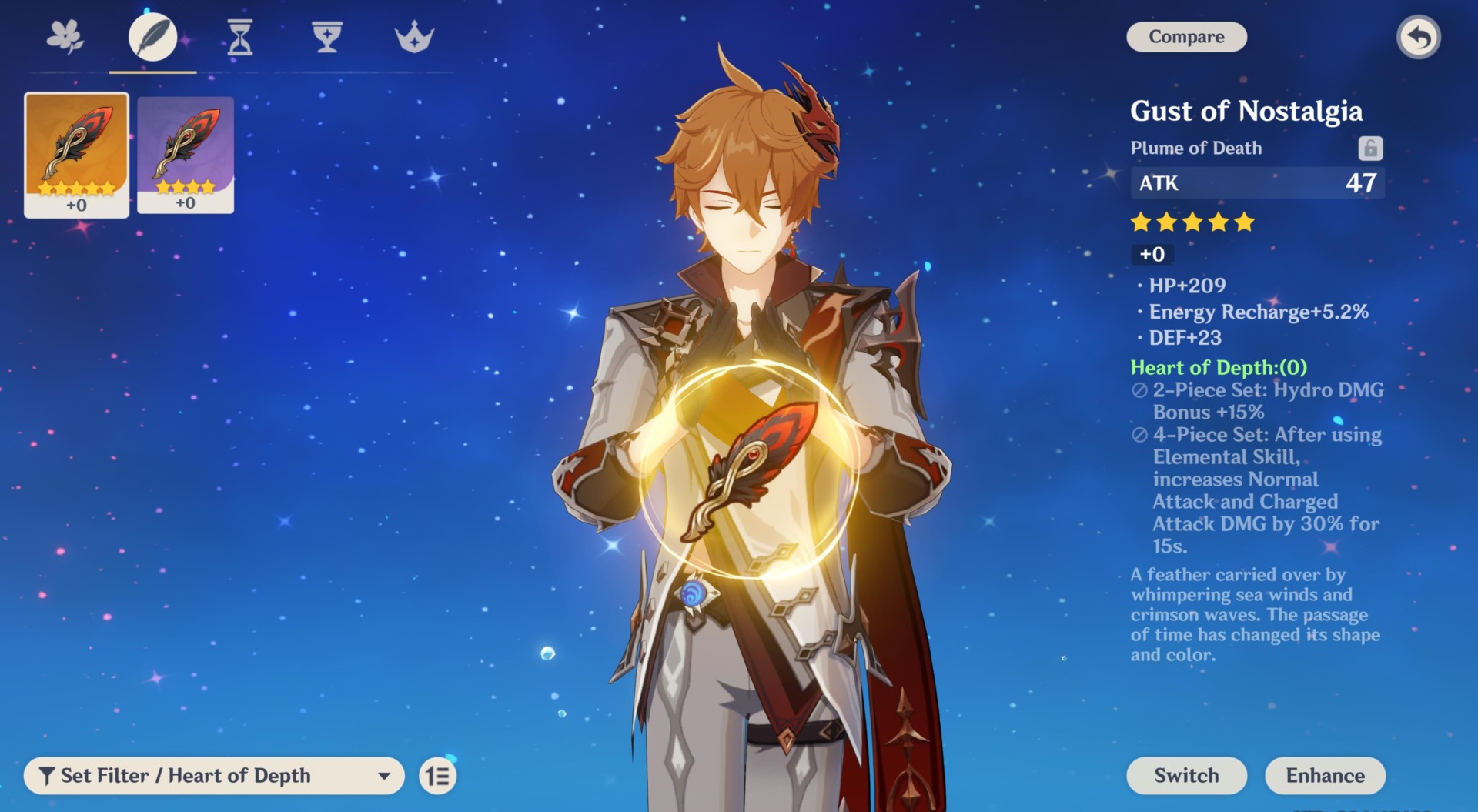This screenshot has height=812, width=1478.
Task: Open the sorting order icon beside the filter
Action: point(436,776)
